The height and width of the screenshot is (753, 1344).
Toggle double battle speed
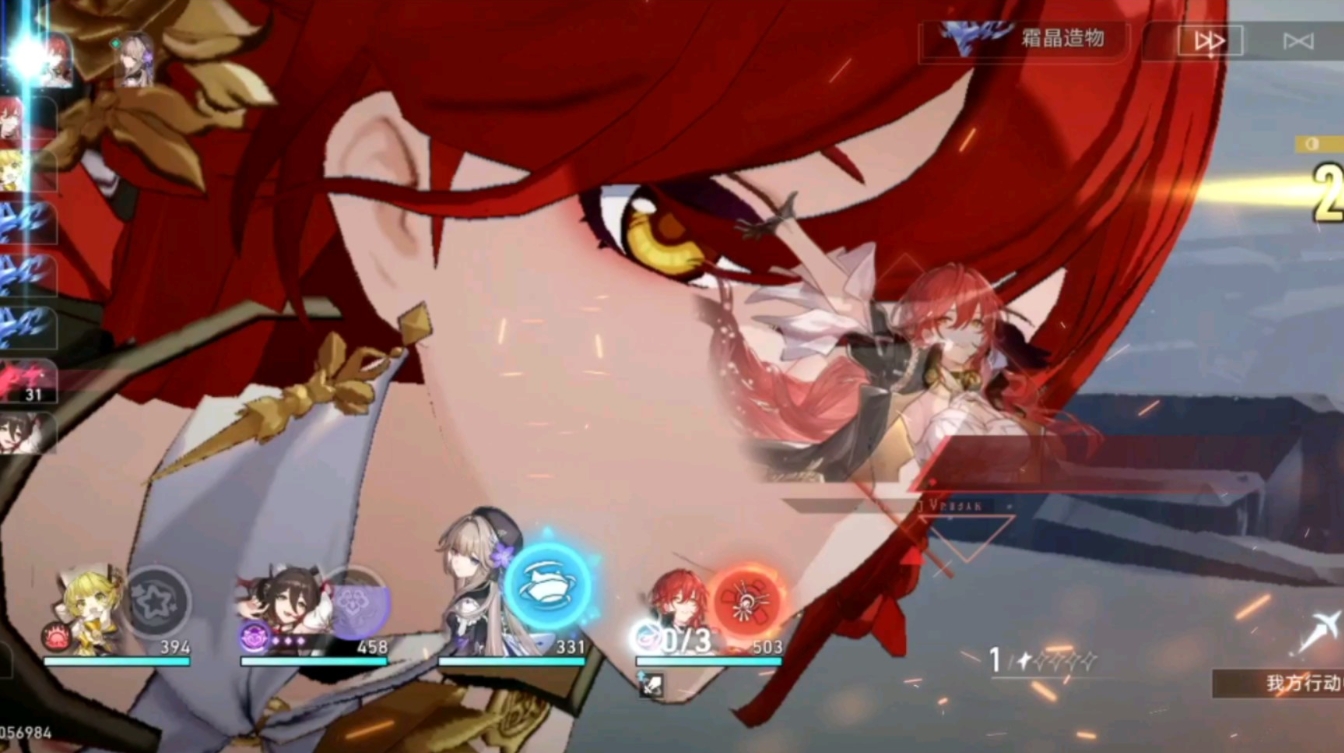(x=1211, y=41)
